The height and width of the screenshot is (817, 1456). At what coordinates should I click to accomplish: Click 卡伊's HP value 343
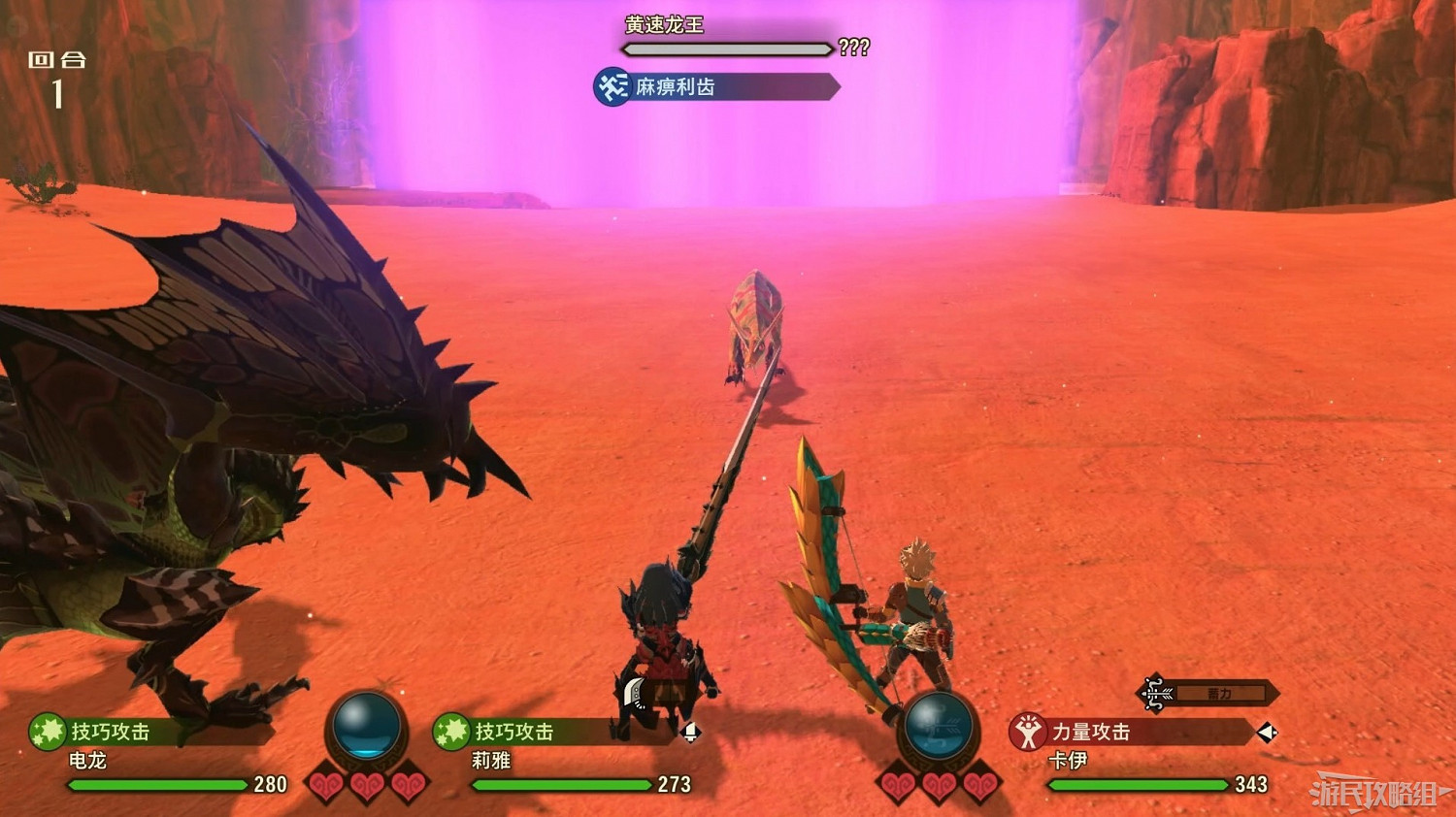(x=1249, y=782)
